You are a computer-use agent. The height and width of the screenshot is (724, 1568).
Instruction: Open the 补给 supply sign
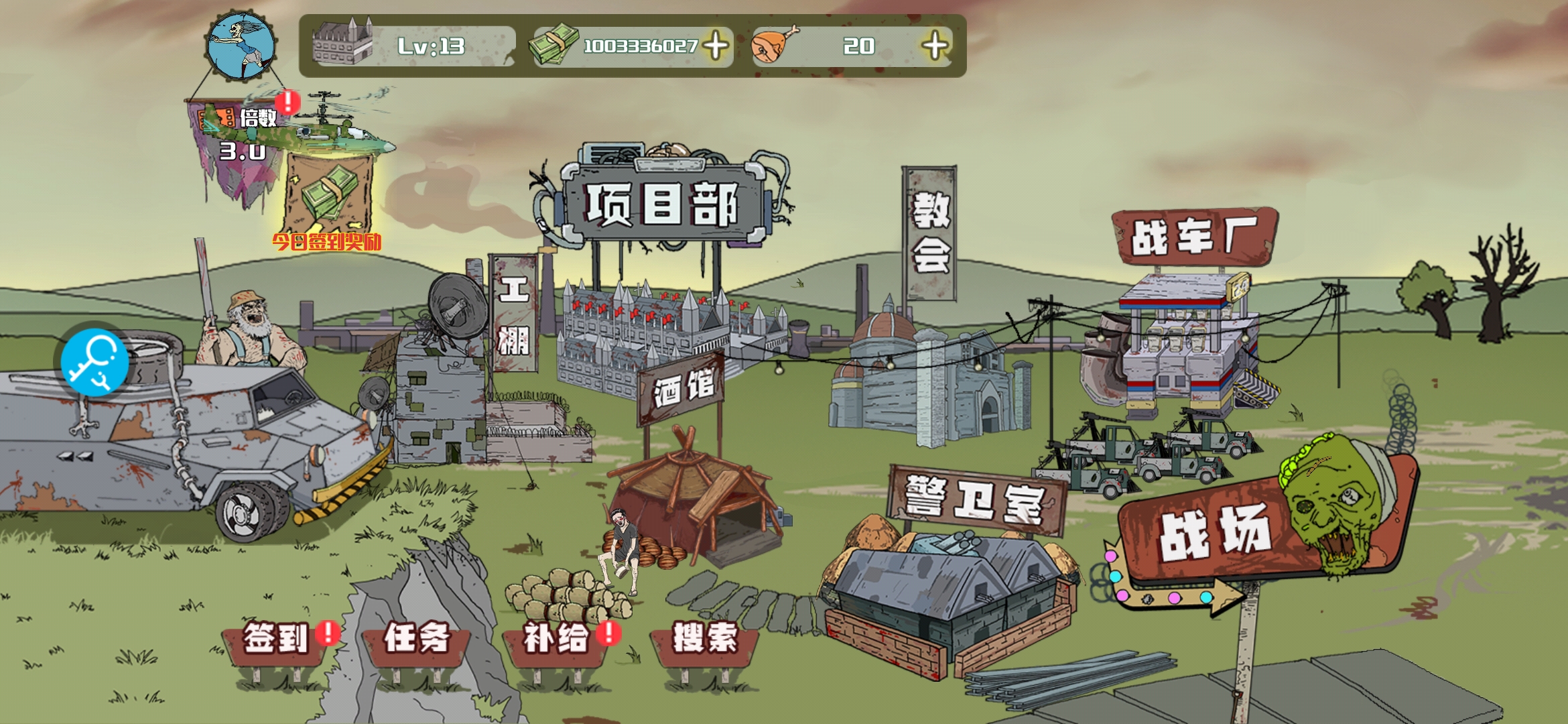[x=556, y=639]
